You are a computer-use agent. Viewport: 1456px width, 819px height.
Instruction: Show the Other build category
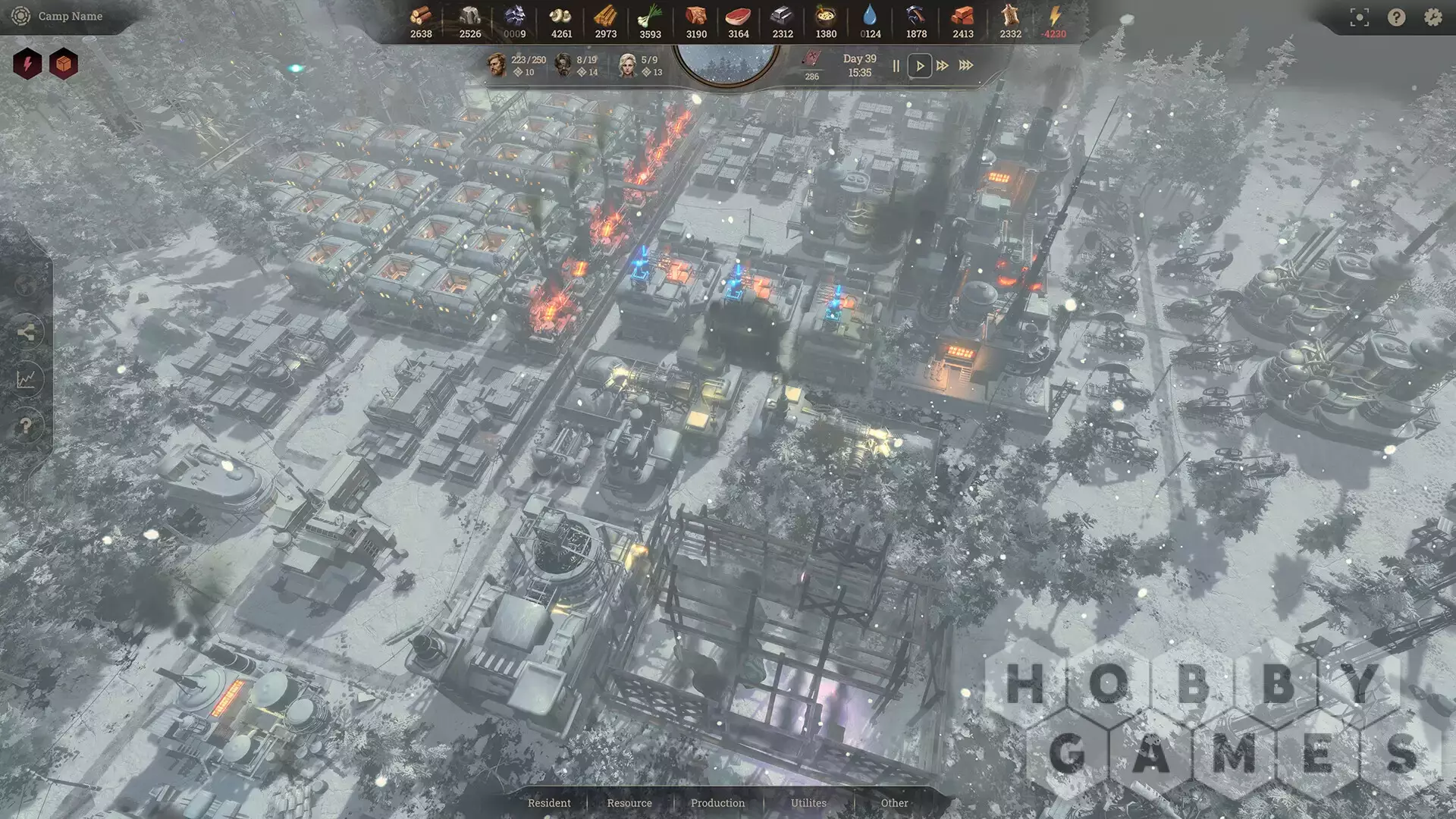894,803
